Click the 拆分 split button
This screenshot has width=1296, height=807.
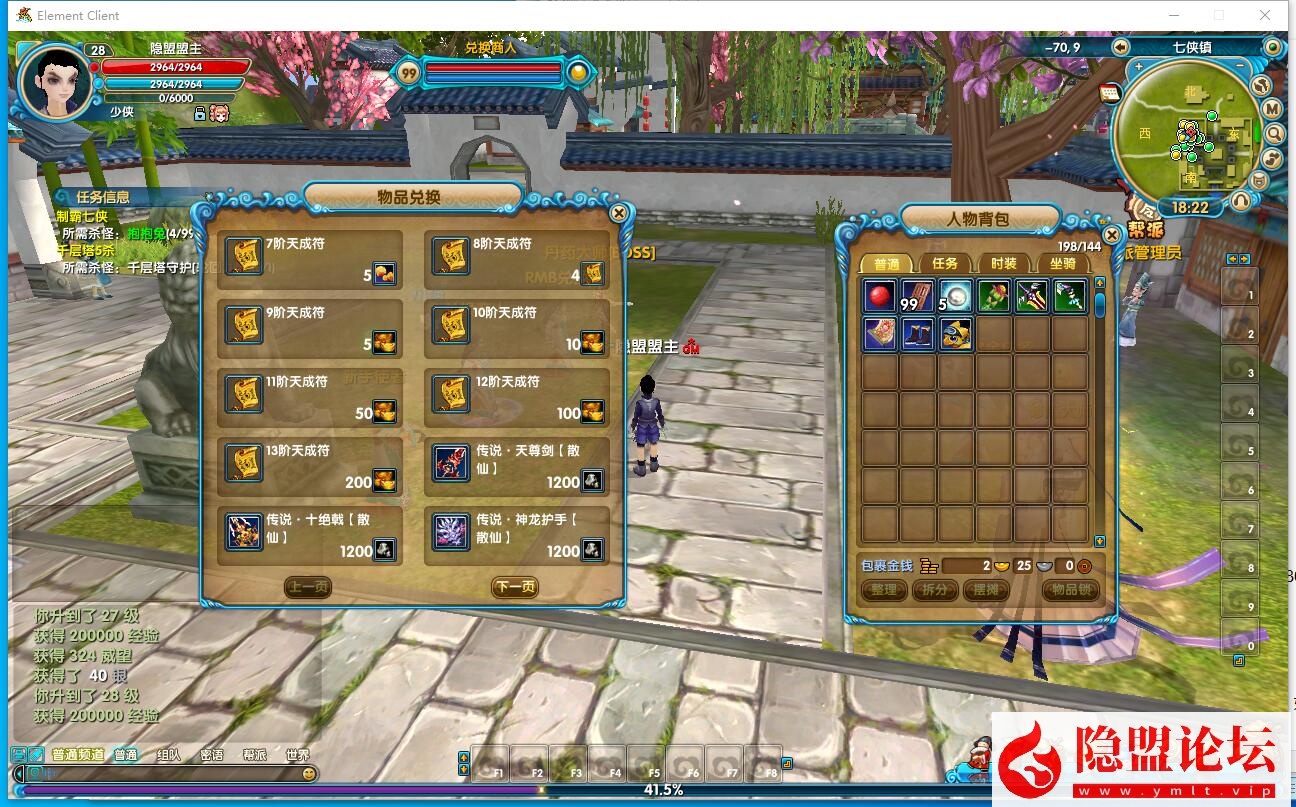934,590
